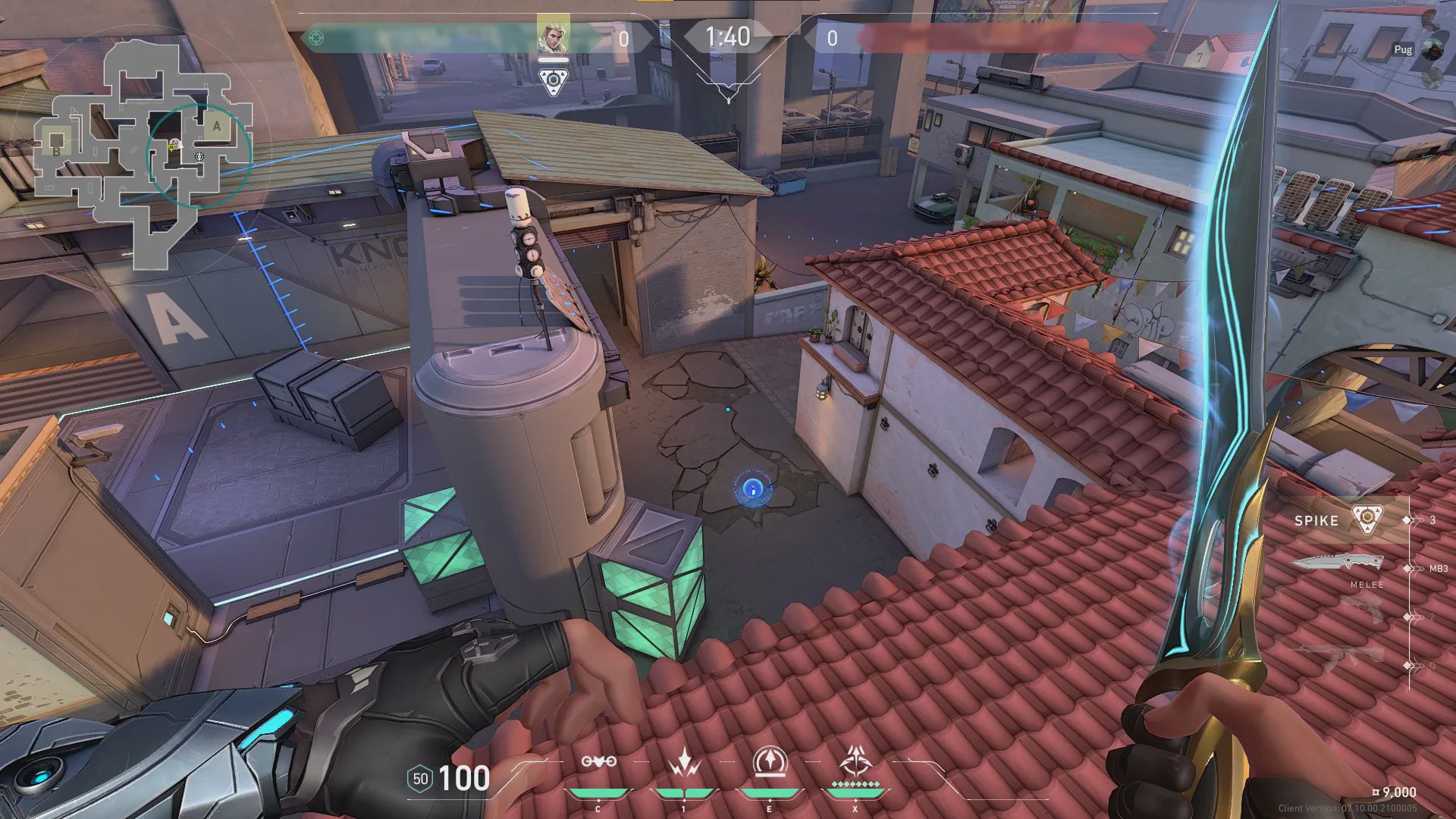1456x819 pixels.
Task: Trigger the E signature ability icon
Action: [770, 761]
